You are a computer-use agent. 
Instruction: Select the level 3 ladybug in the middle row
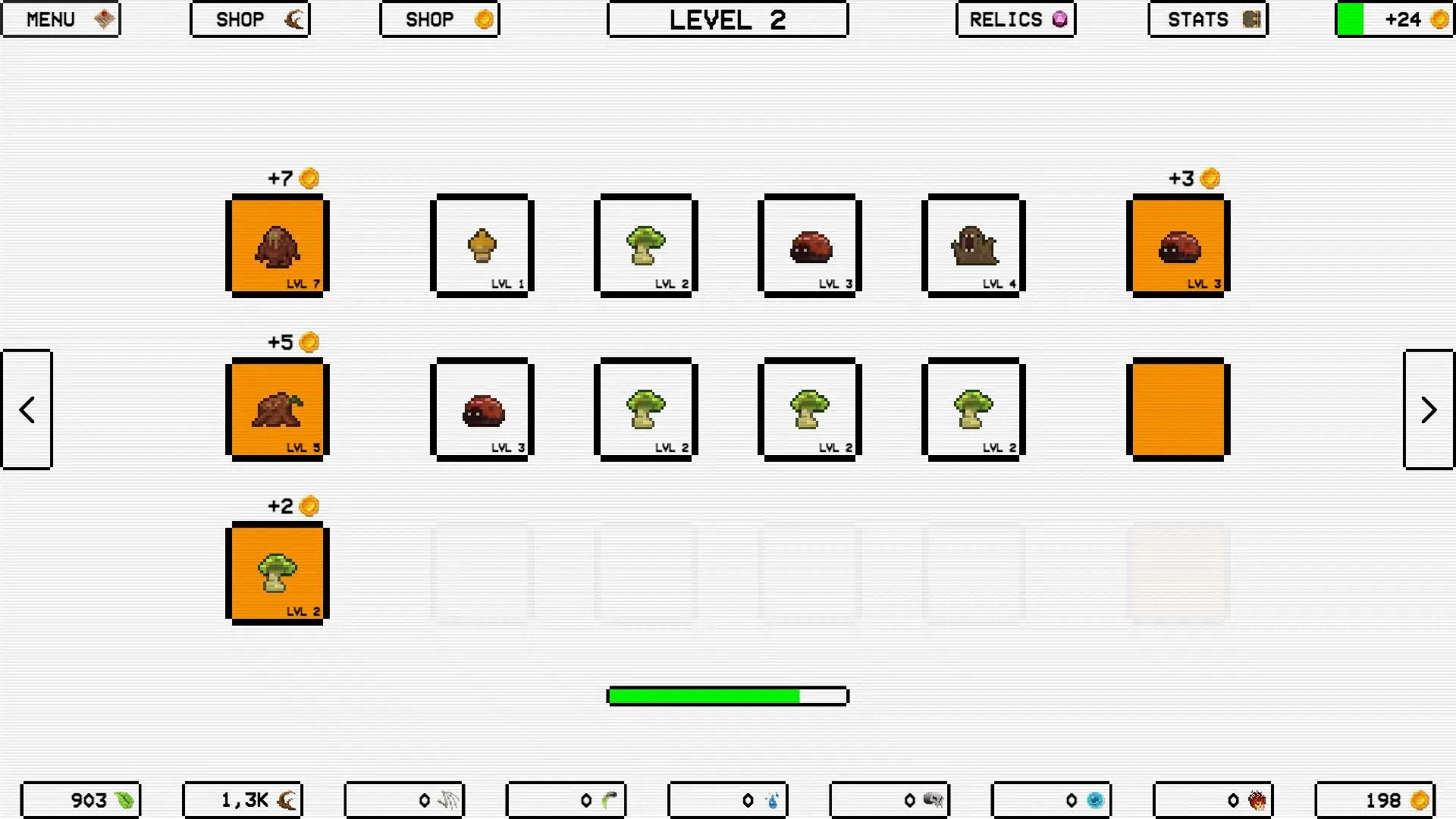(482, 409)
